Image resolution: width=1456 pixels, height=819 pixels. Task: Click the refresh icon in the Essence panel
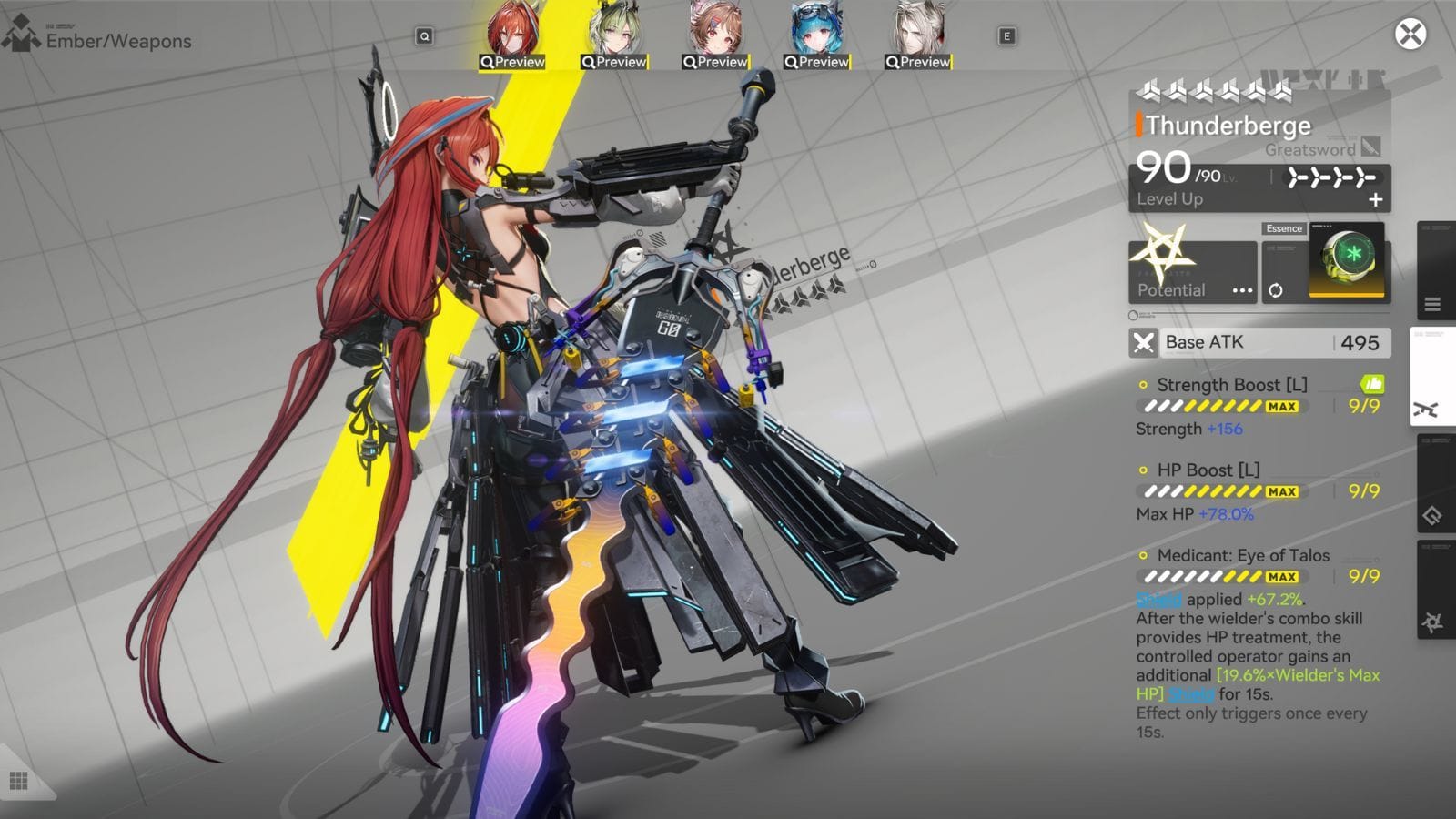1277,290
